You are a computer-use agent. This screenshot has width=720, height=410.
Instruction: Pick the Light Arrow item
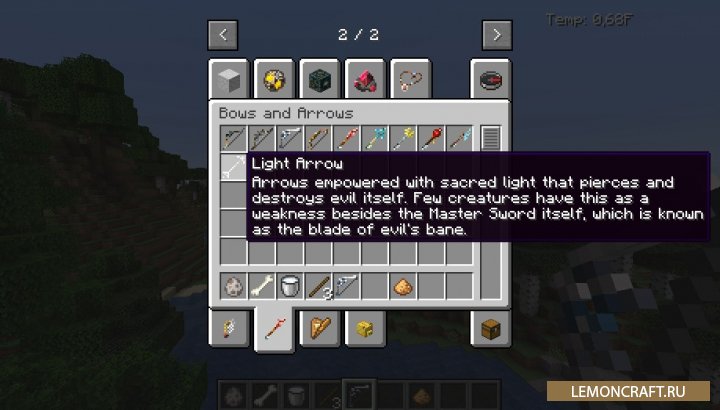tap(232, 165)
